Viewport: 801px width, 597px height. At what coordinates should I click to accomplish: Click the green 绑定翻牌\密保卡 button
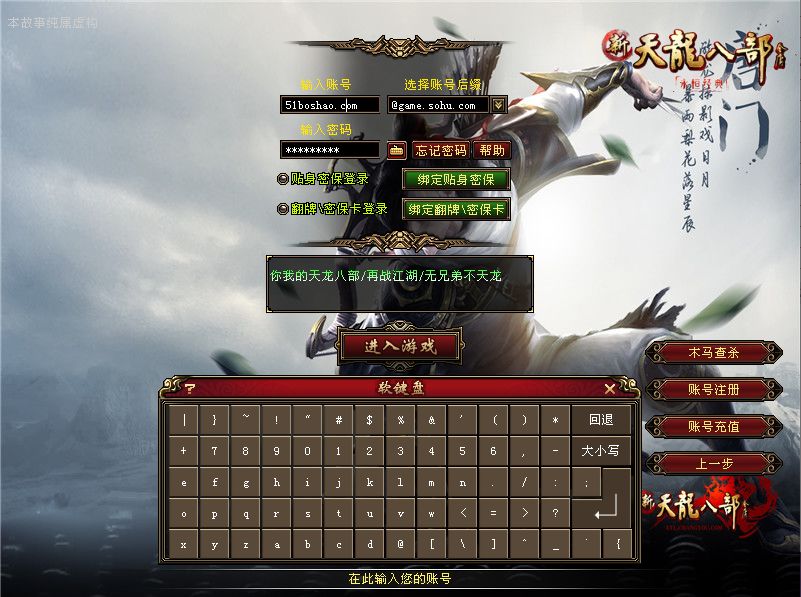tap(456, 210)
